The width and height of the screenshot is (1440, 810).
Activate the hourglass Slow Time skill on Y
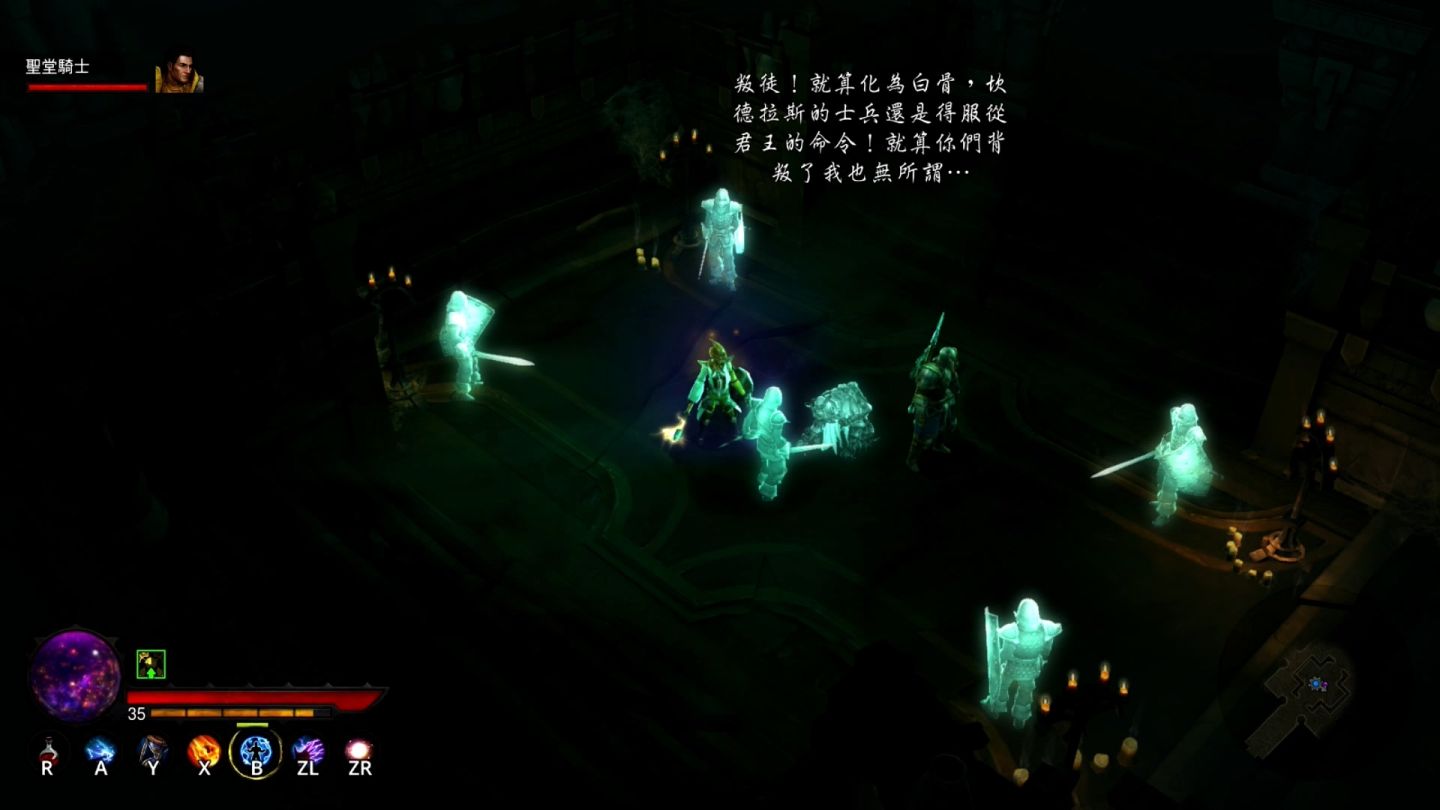(151, 751)
